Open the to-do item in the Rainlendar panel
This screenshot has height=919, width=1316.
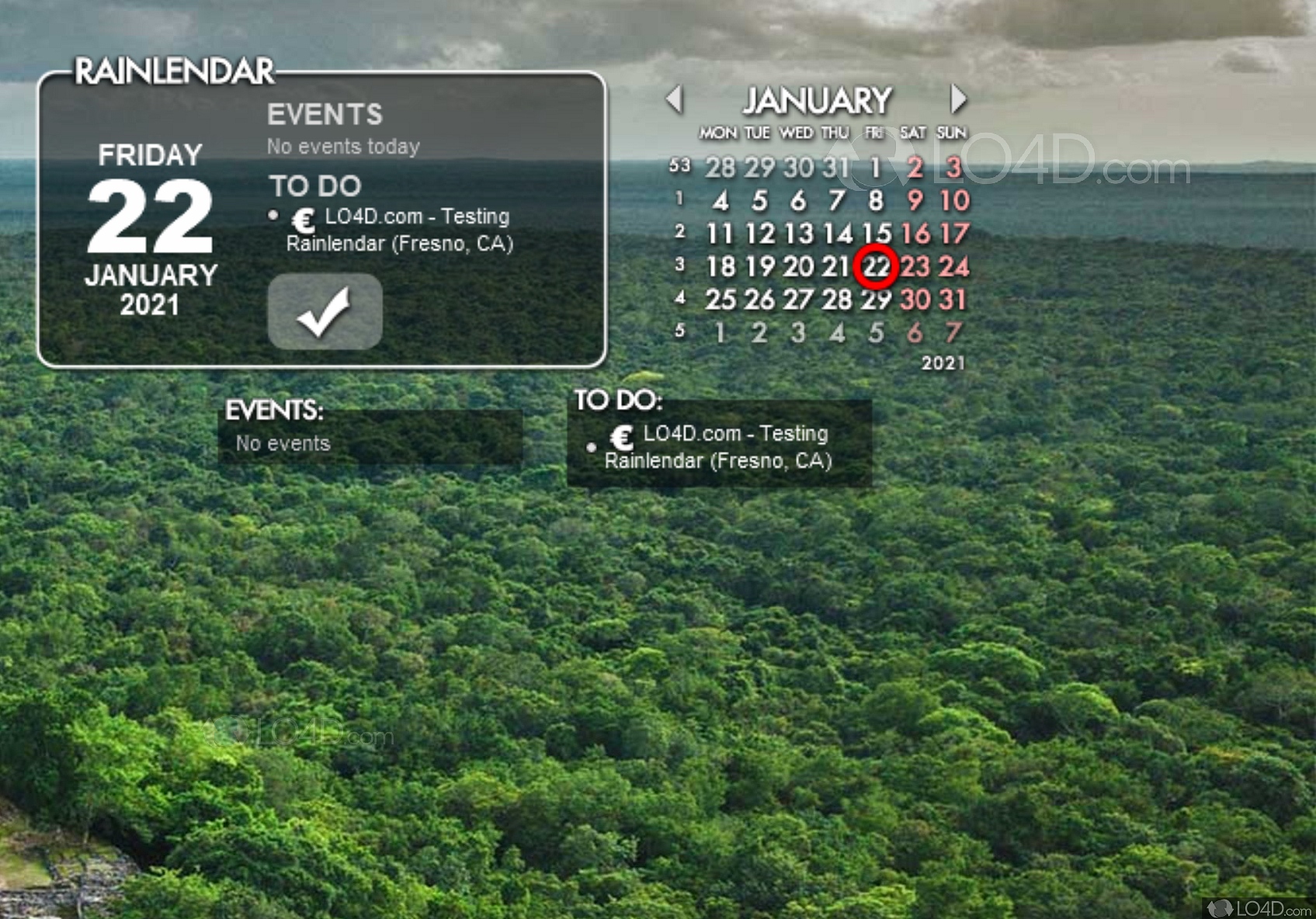click(x=399, y=230)
